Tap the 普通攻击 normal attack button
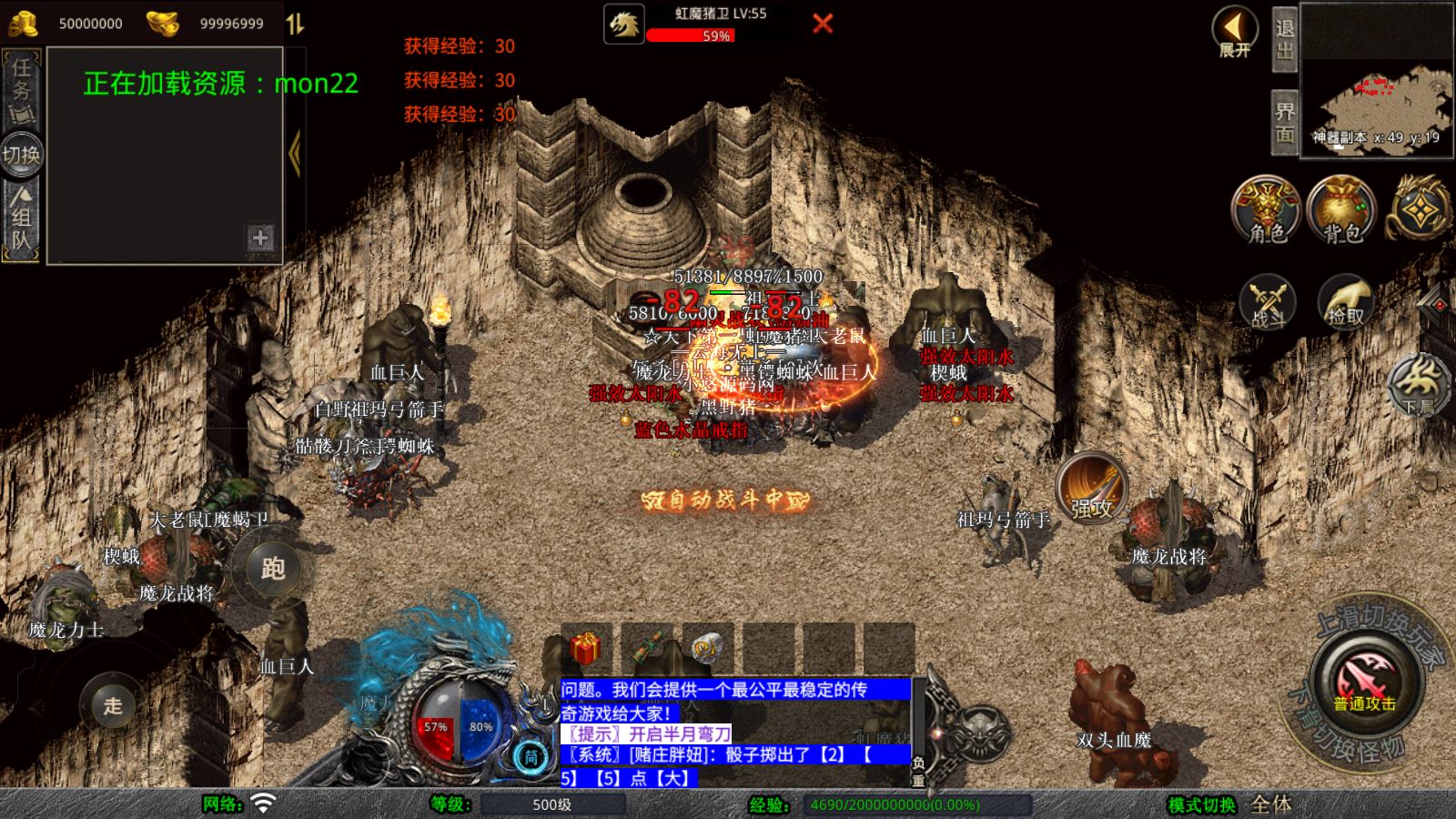Image resolution: width=1456 pixels, height=819 pixels. 1364,682
